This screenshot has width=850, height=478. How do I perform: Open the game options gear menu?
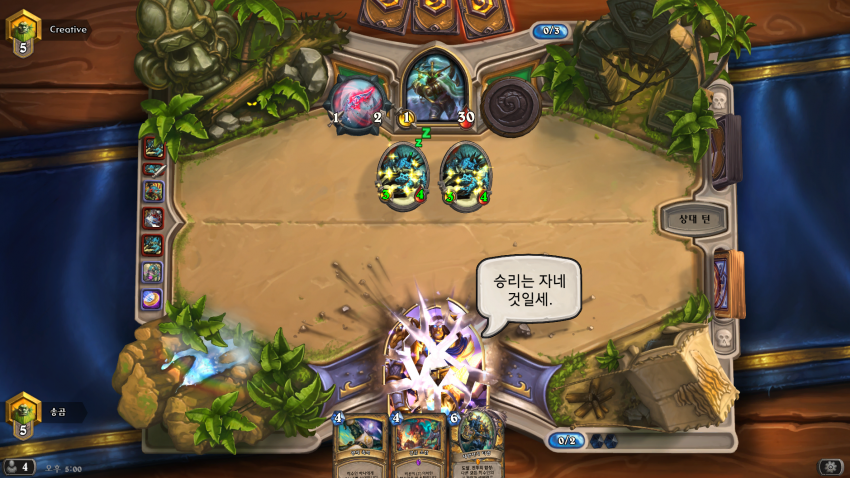[830, 467]
